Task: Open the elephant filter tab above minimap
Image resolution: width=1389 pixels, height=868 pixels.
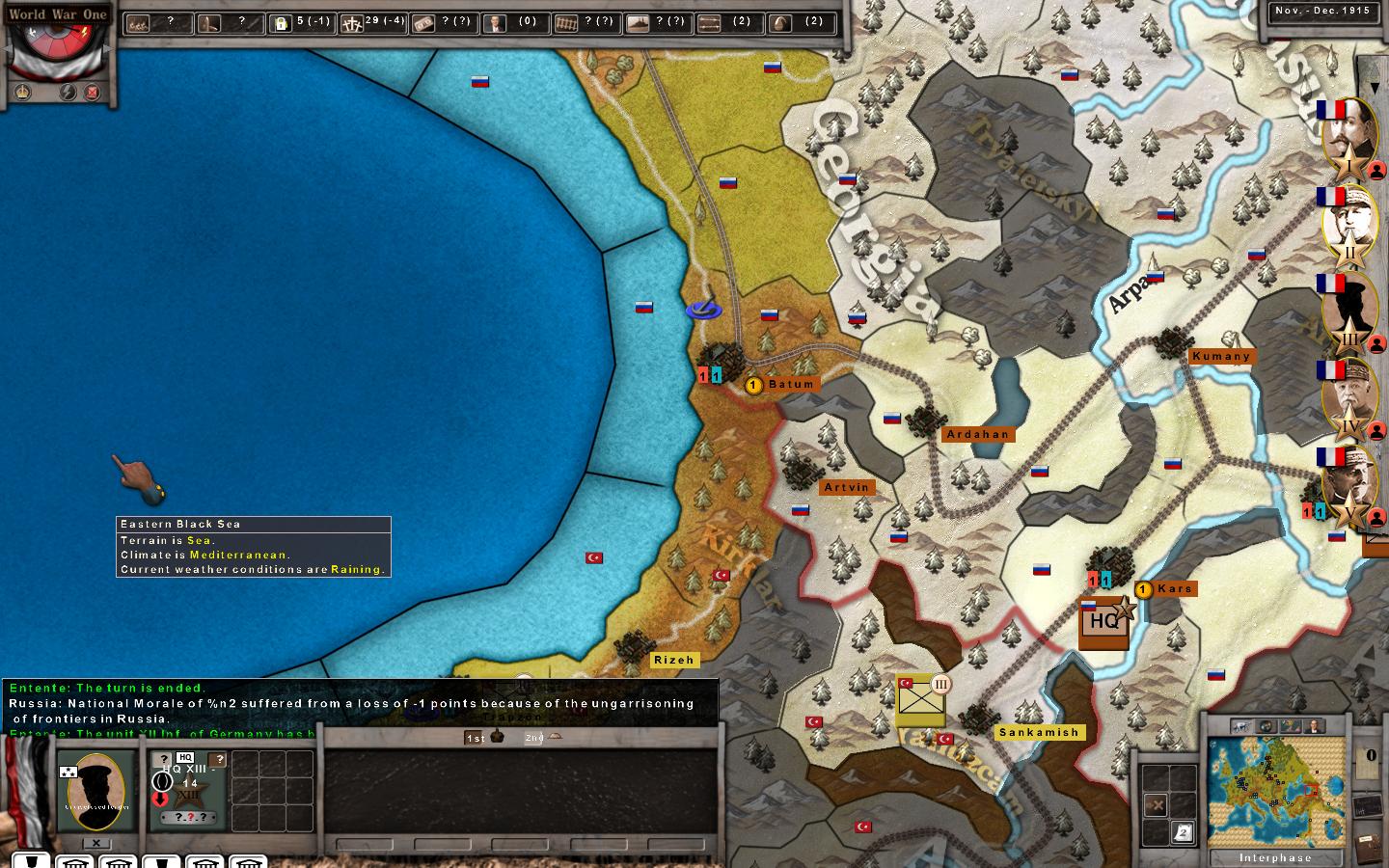Action: [1242, 726]
